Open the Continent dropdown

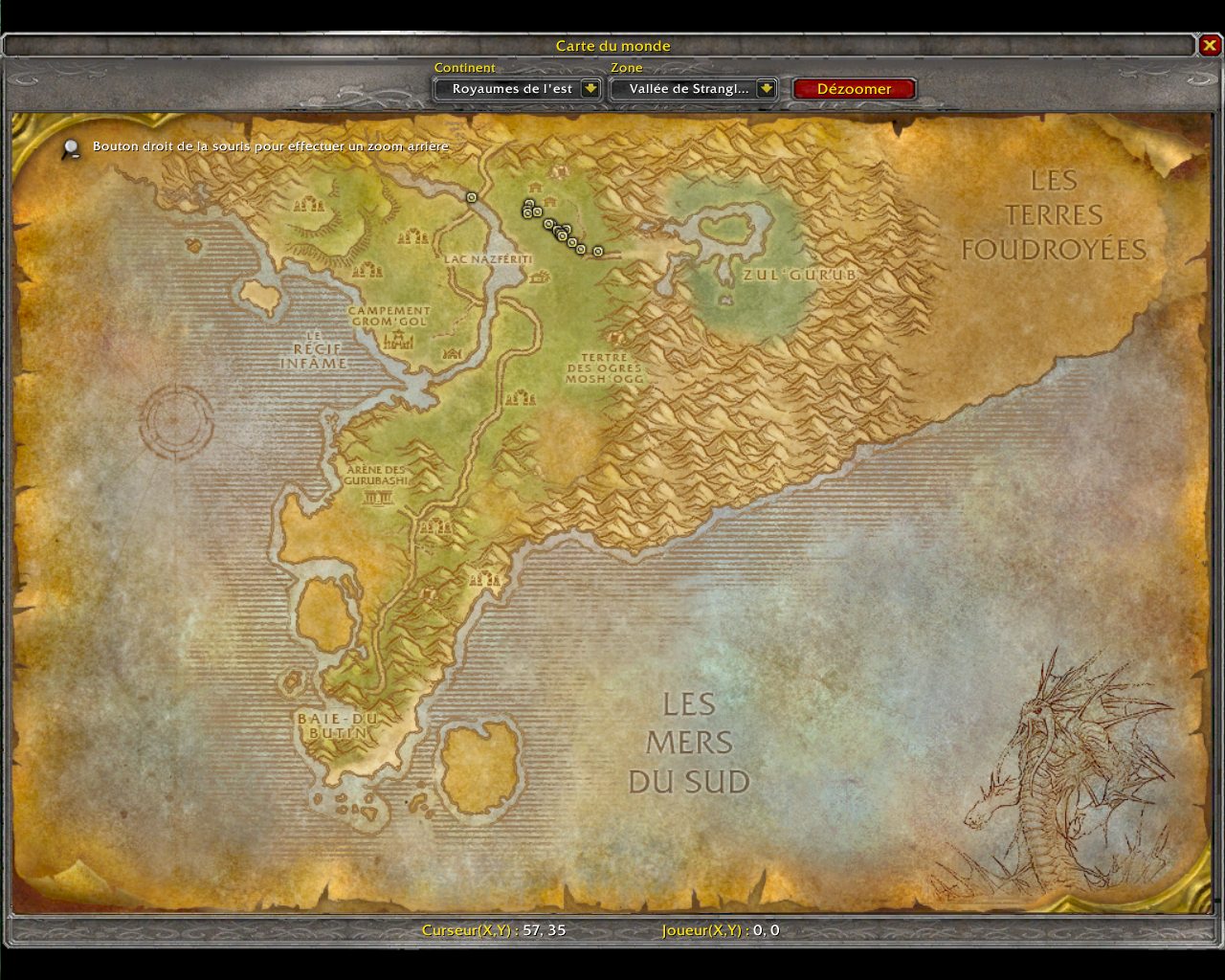[x=590, y=89]
